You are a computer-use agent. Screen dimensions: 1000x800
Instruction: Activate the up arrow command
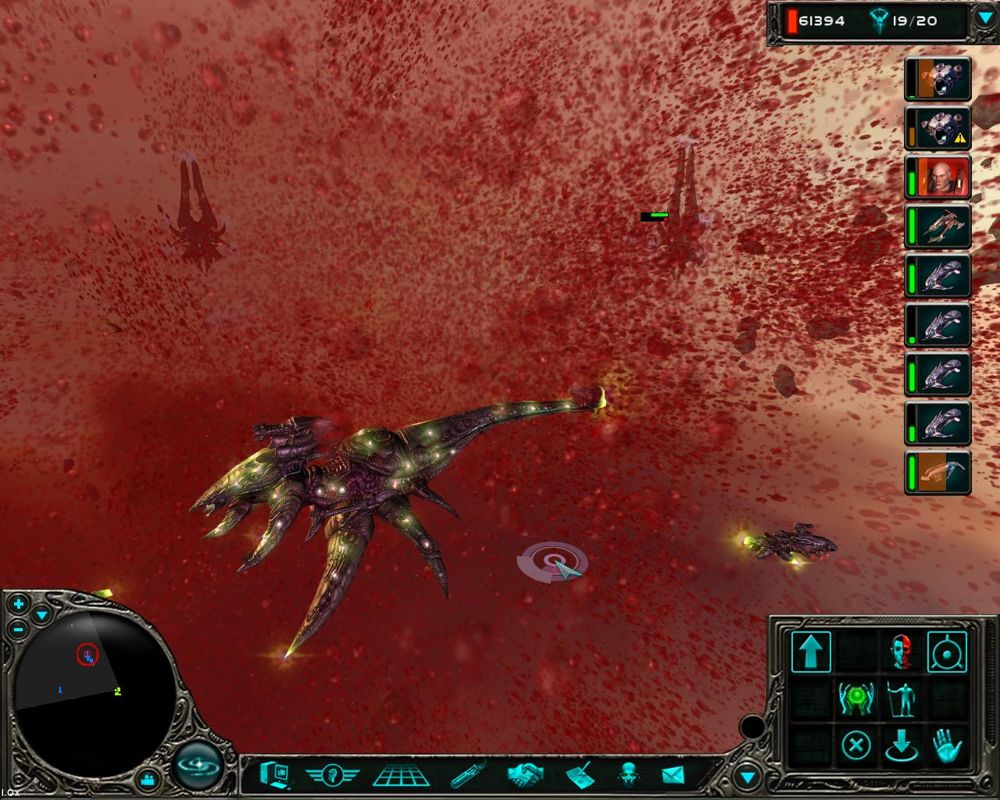pyautogui.click(x=811, y=651)
